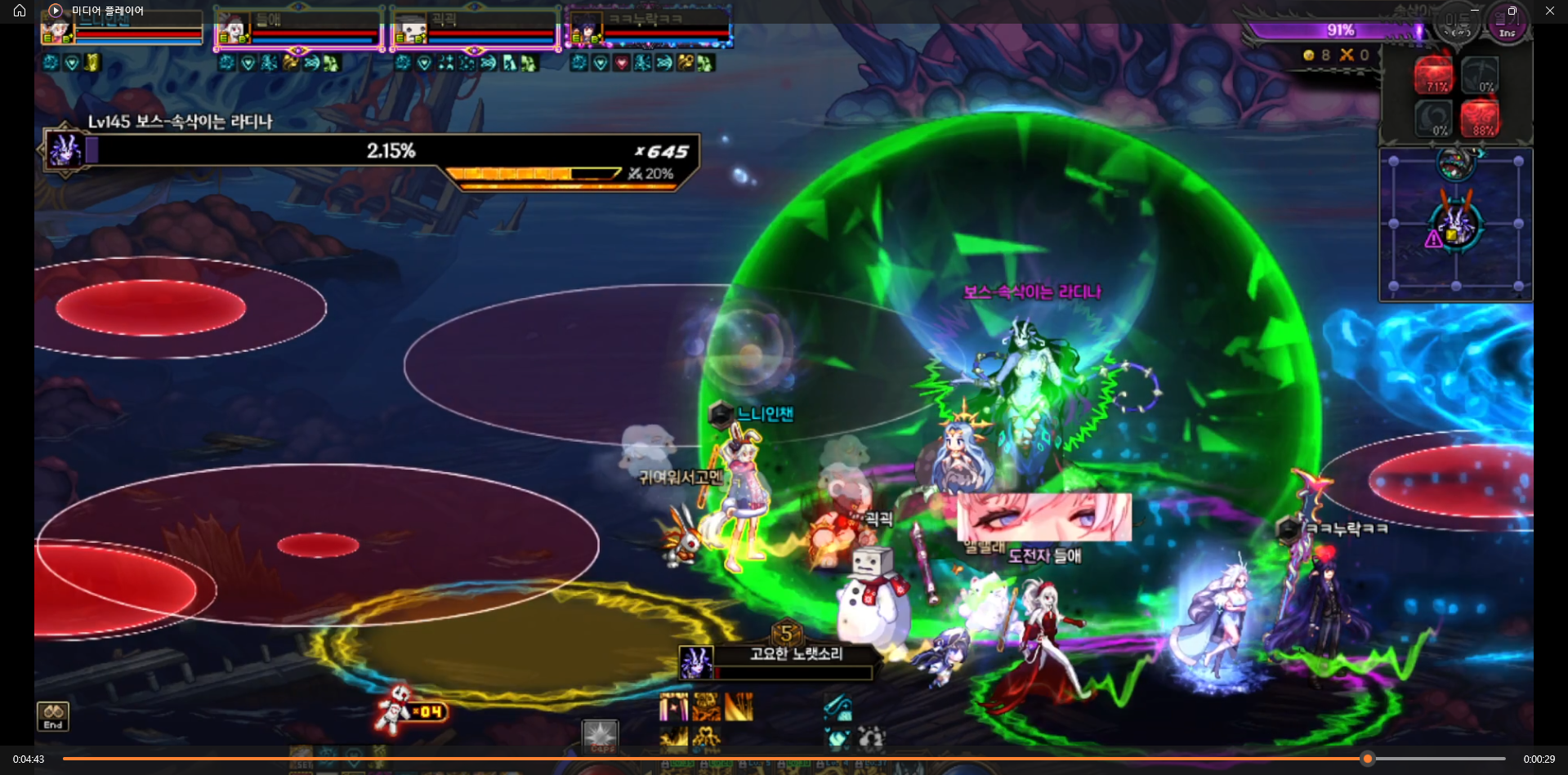Select the red 88% gauge slot

coord(1480,118)
